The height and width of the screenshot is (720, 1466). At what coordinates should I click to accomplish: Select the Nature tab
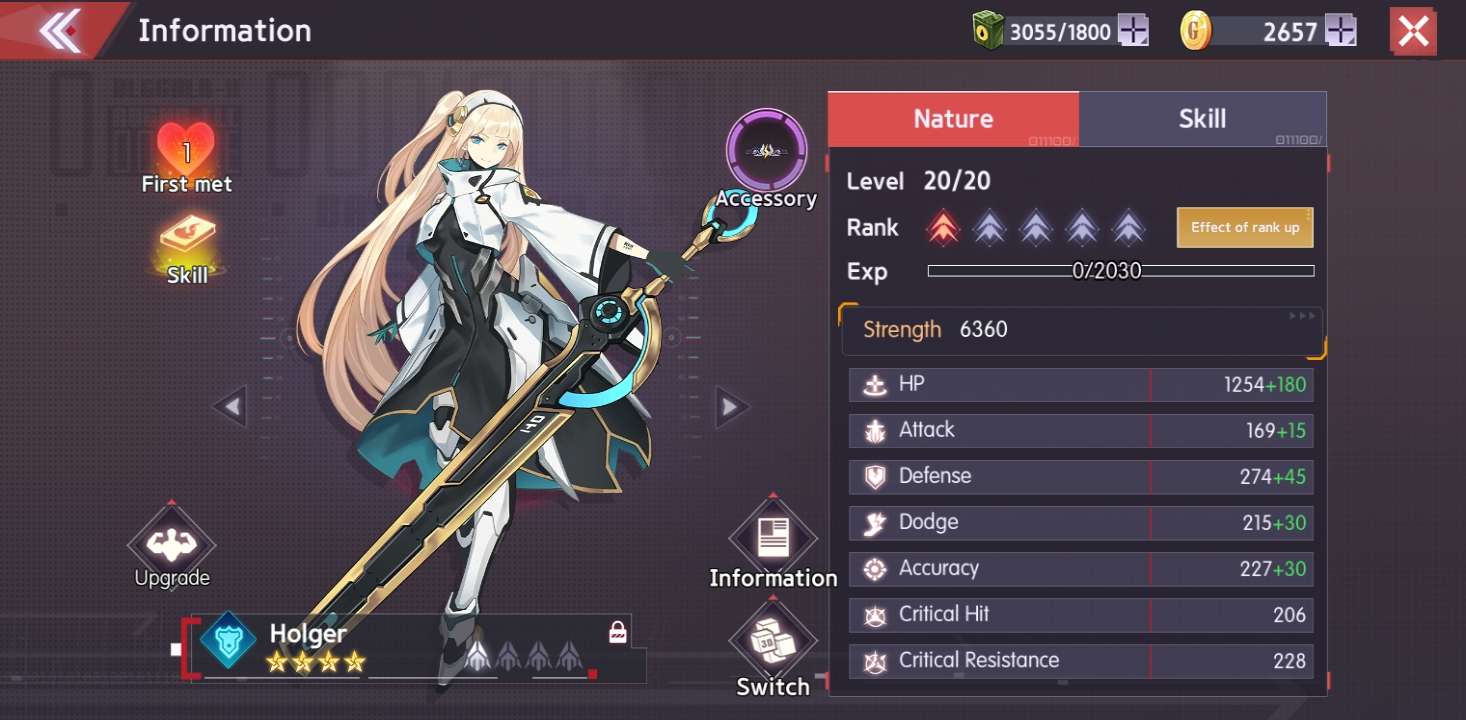click(x=953, y=119)
